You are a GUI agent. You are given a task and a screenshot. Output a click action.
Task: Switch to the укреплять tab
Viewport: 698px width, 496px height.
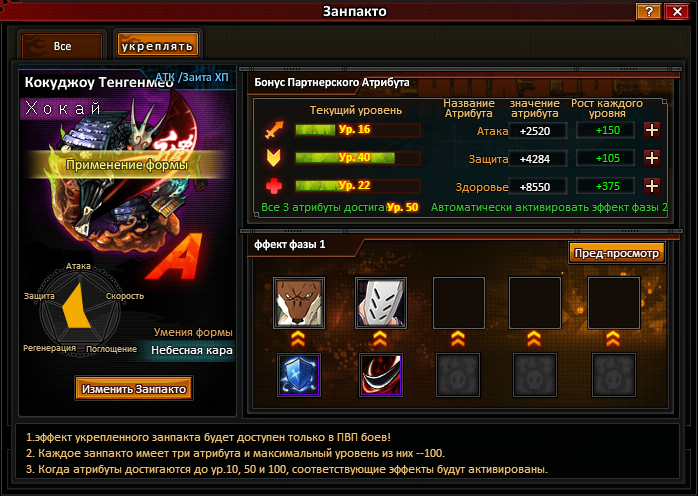click(x=157, y=46)
